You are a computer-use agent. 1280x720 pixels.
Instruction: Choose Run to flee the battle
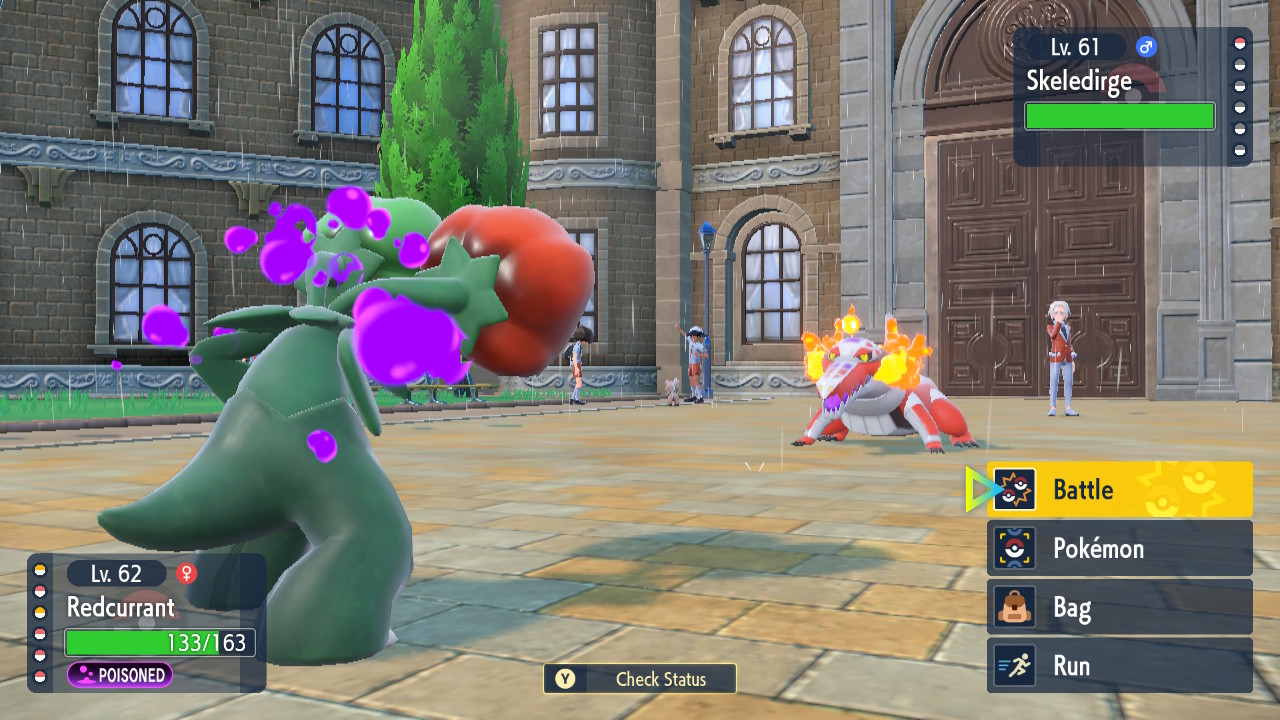[1119, 666]
